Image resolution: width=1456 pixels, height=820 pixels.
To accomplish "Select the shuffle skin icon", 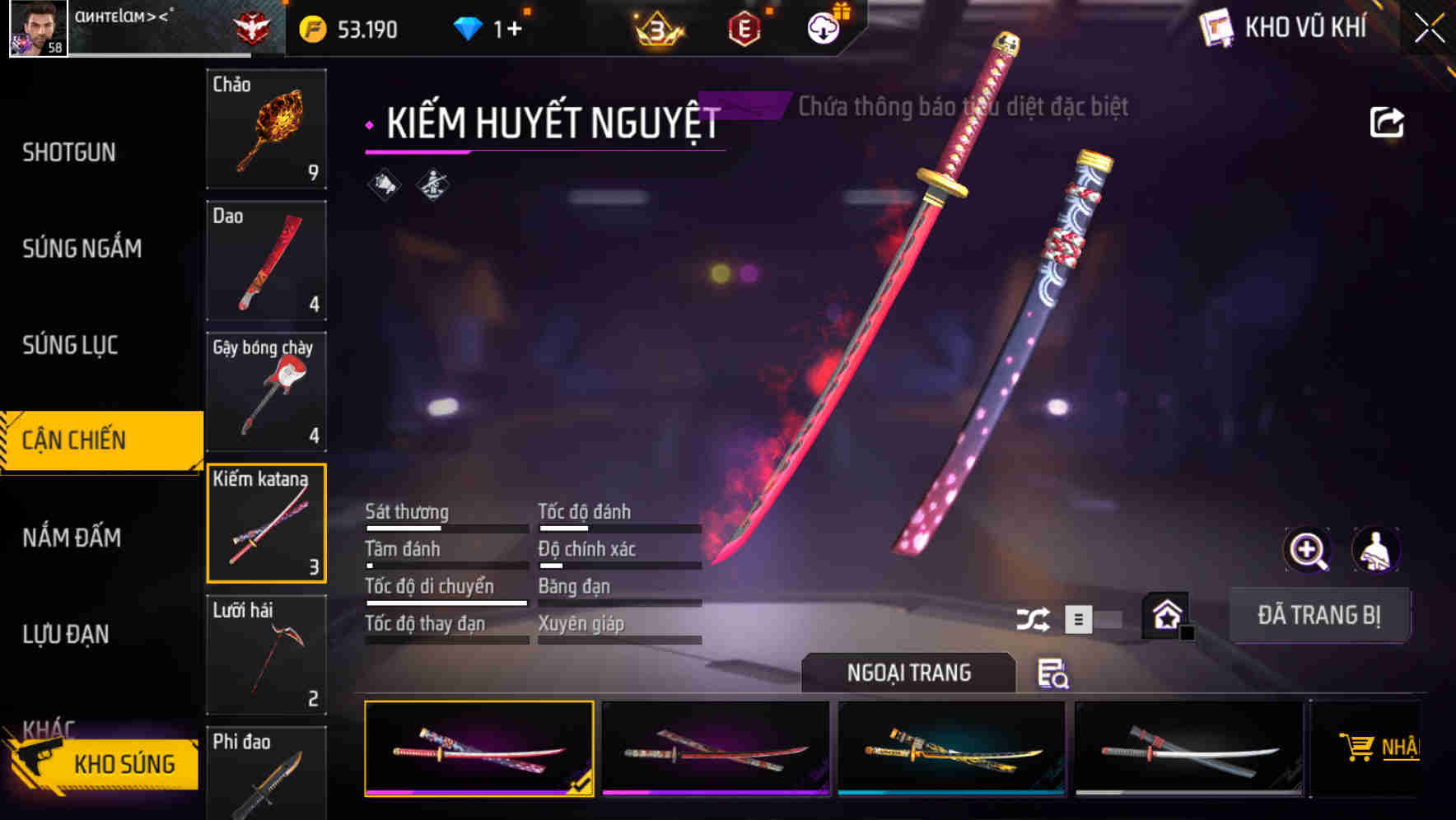I will tap(1034, 617).
